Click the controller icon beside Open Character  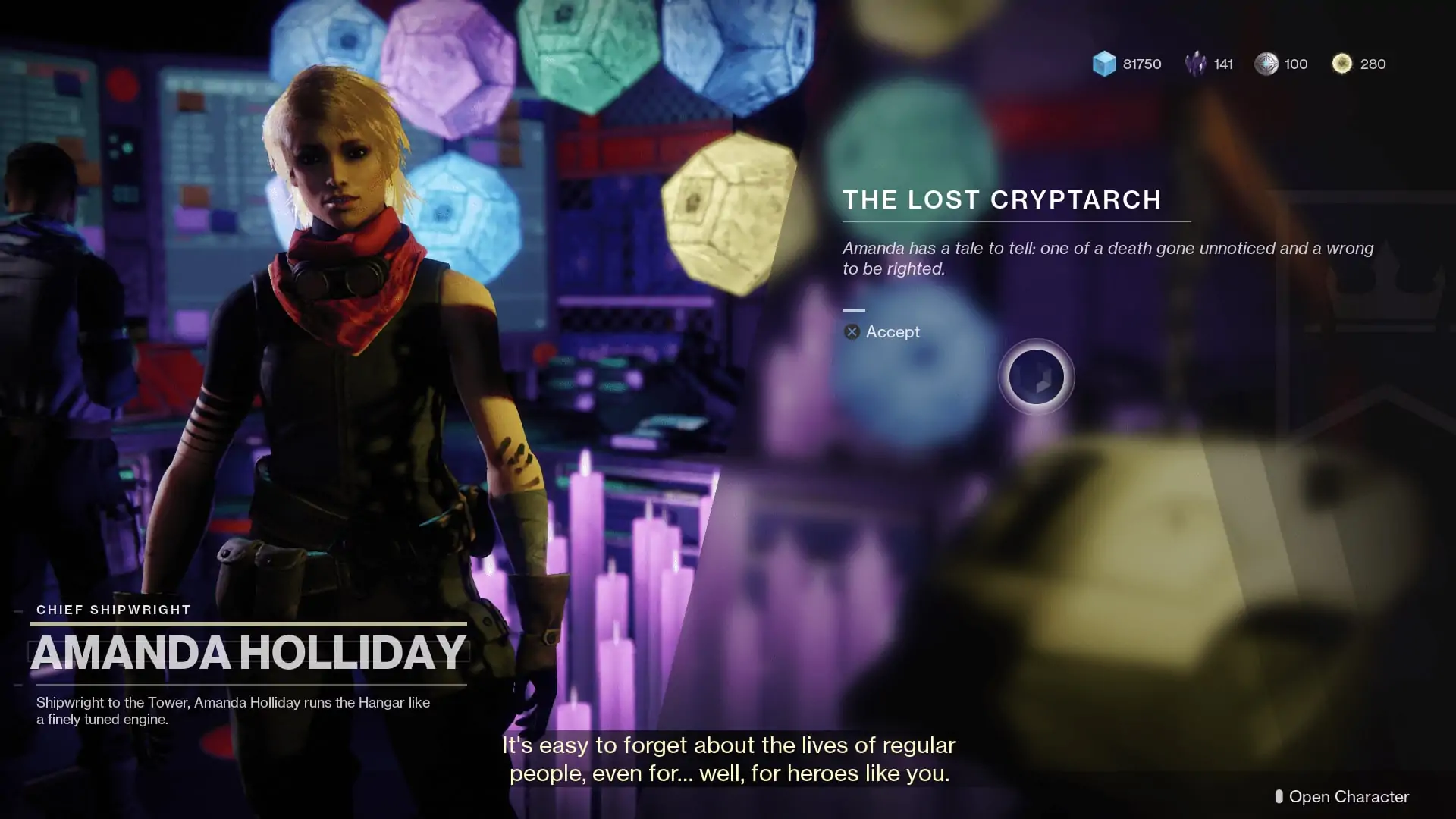(1279, 797)
